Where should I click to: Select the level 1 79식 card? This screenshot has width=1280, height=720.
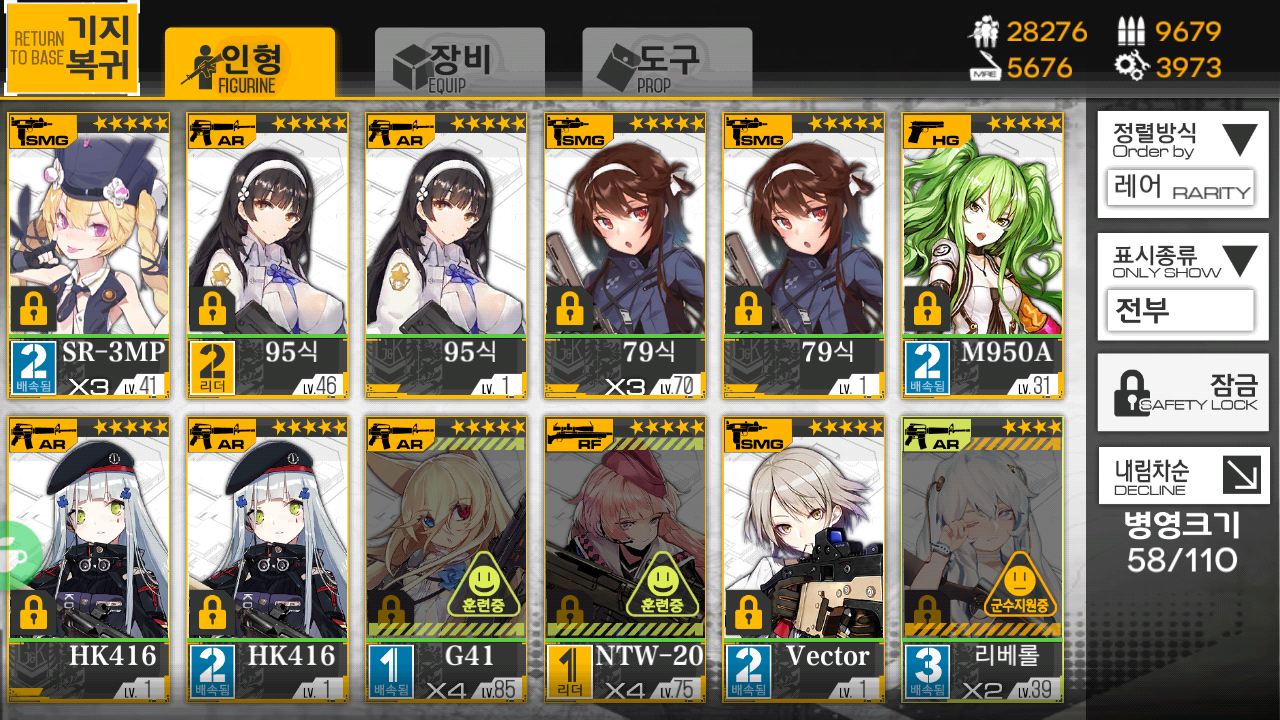(804, 255)
